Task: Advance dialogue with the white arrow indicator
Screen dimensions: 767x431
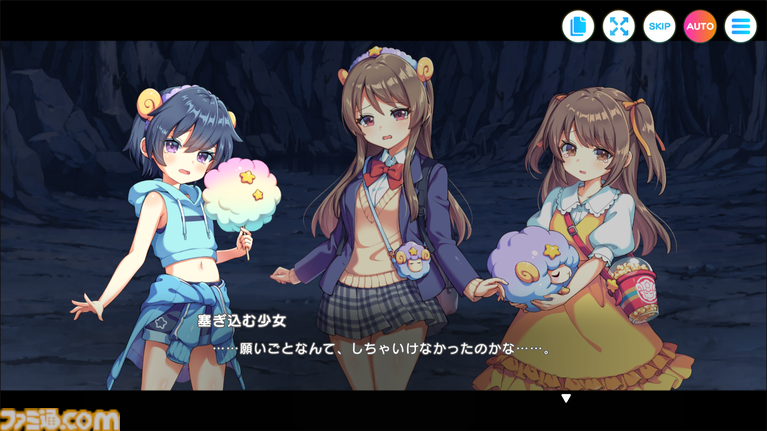Action: pos(565,398)
